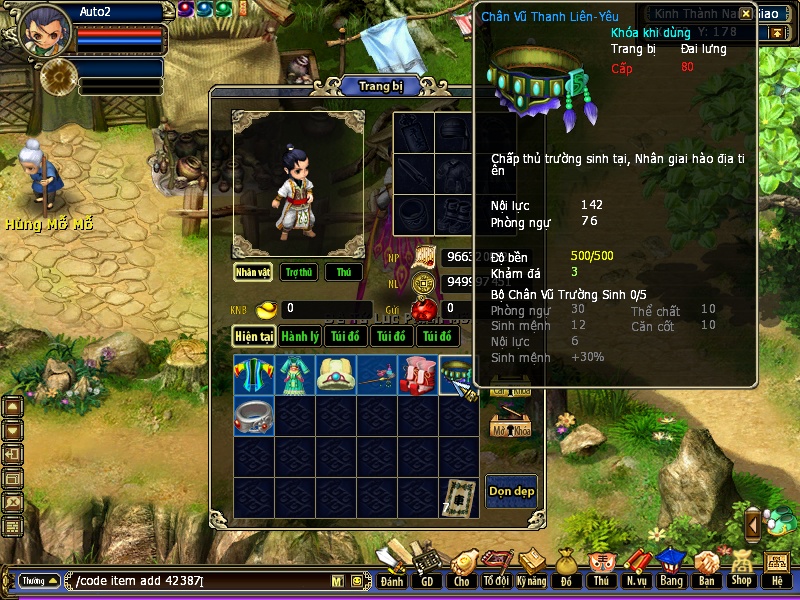The image size is (800, 600).
Task: Select the Hành lý bag tab
Action: click(300, 337)
